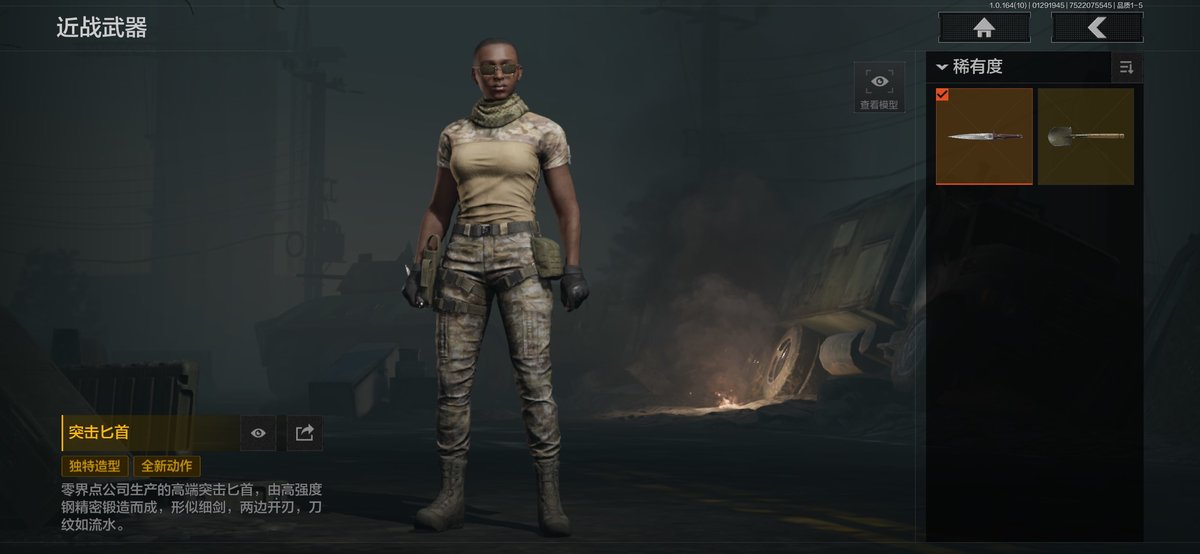
Task: Select the shovel melee weapon tile
Action: tap(1085, 136)
